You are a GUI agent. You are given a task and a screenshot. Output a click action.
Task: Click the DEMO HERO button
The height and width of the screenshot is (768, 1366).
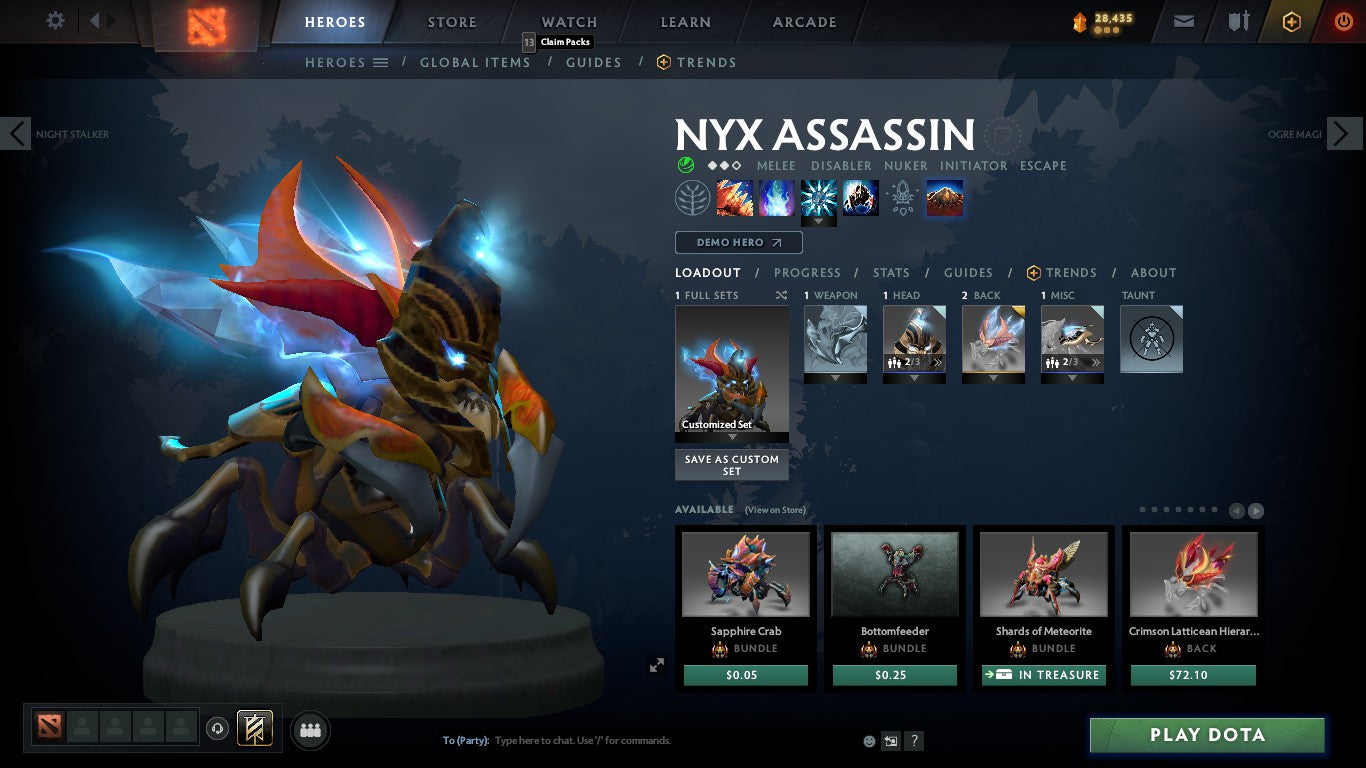[x=738, y=242]
